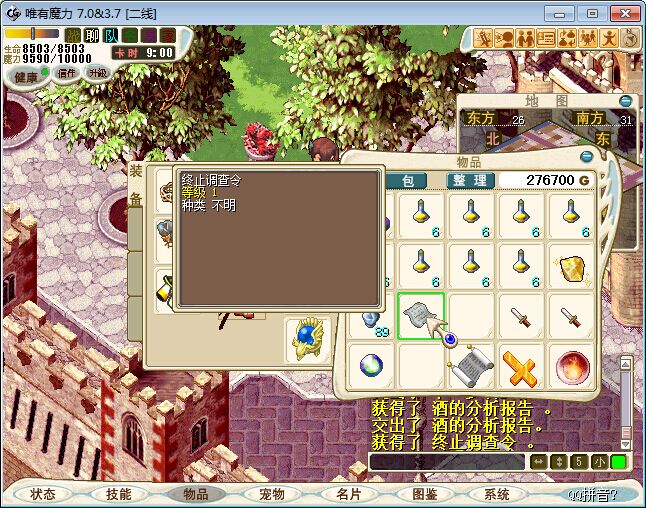The width and height of the screenshot is (646, 508).
Task: Open the 宠物 pet menu
Action: coord(271,494)
